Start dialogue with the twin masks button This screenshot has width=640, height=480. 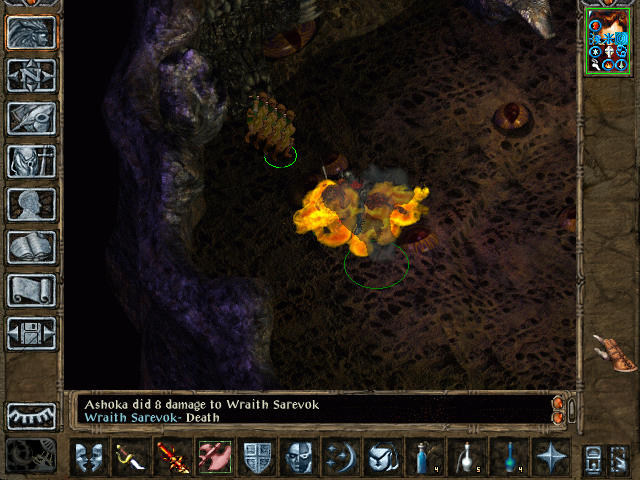[x=89, y=457]
